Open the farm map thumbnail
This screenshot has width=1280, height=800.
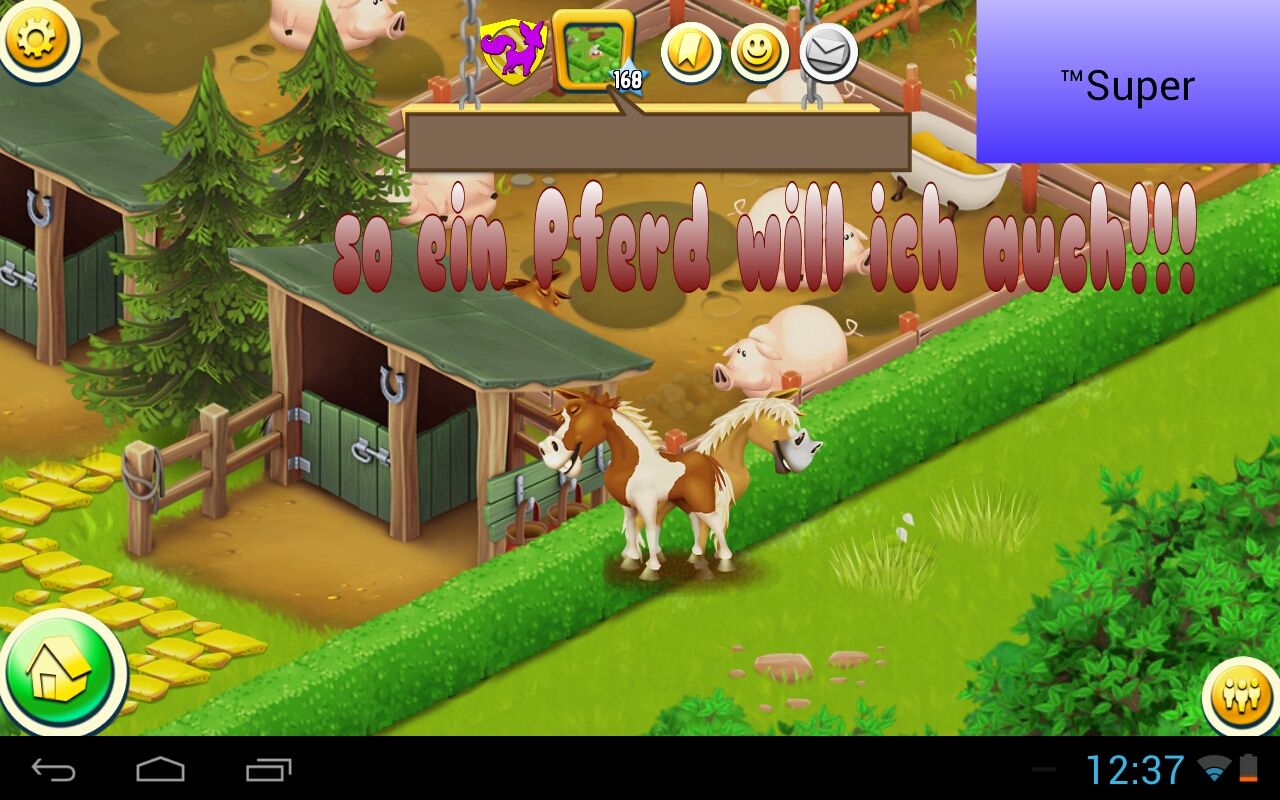point(592,48)
